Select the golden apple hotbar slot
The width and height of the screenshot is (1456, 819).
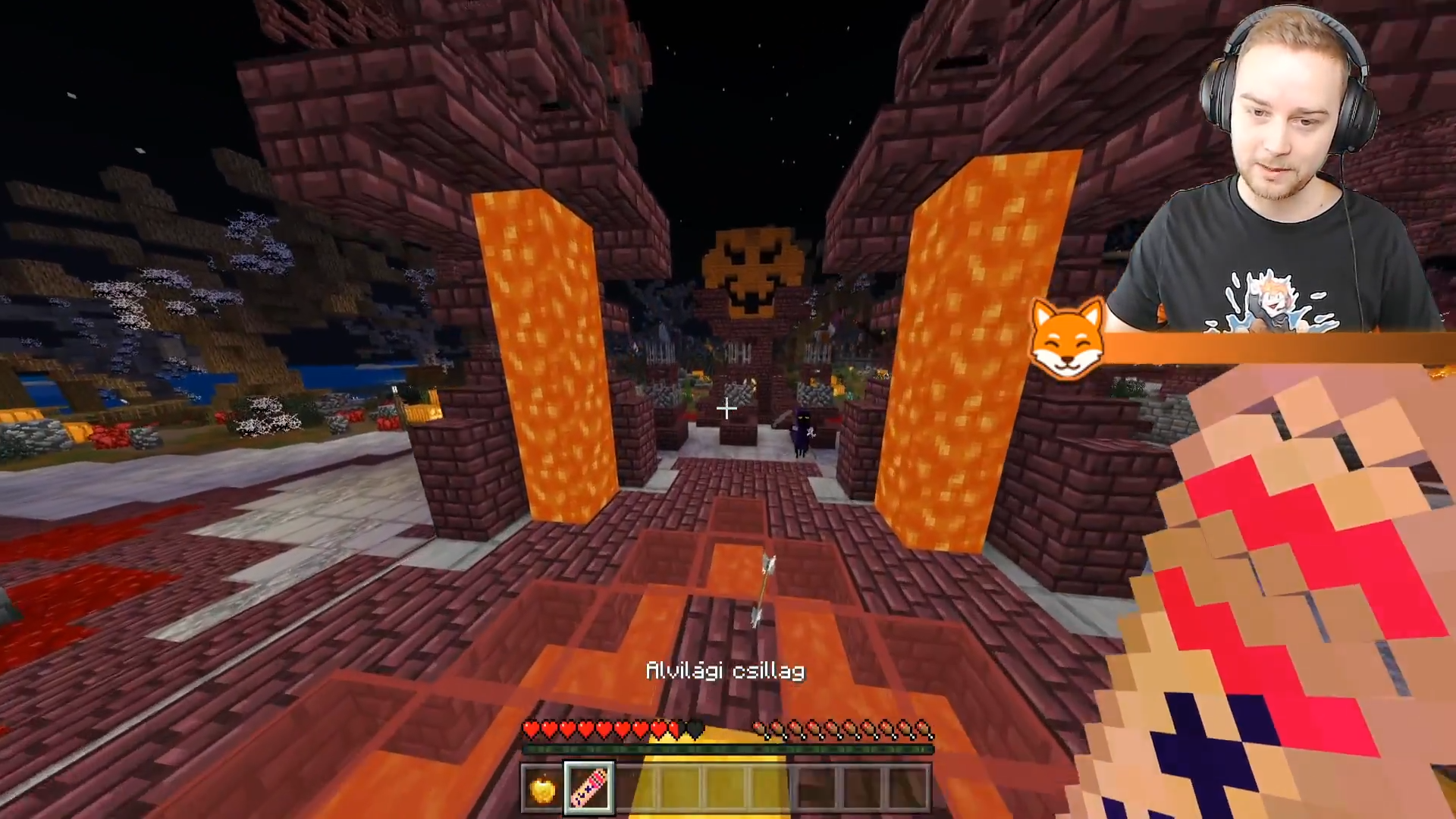point(542,790)
